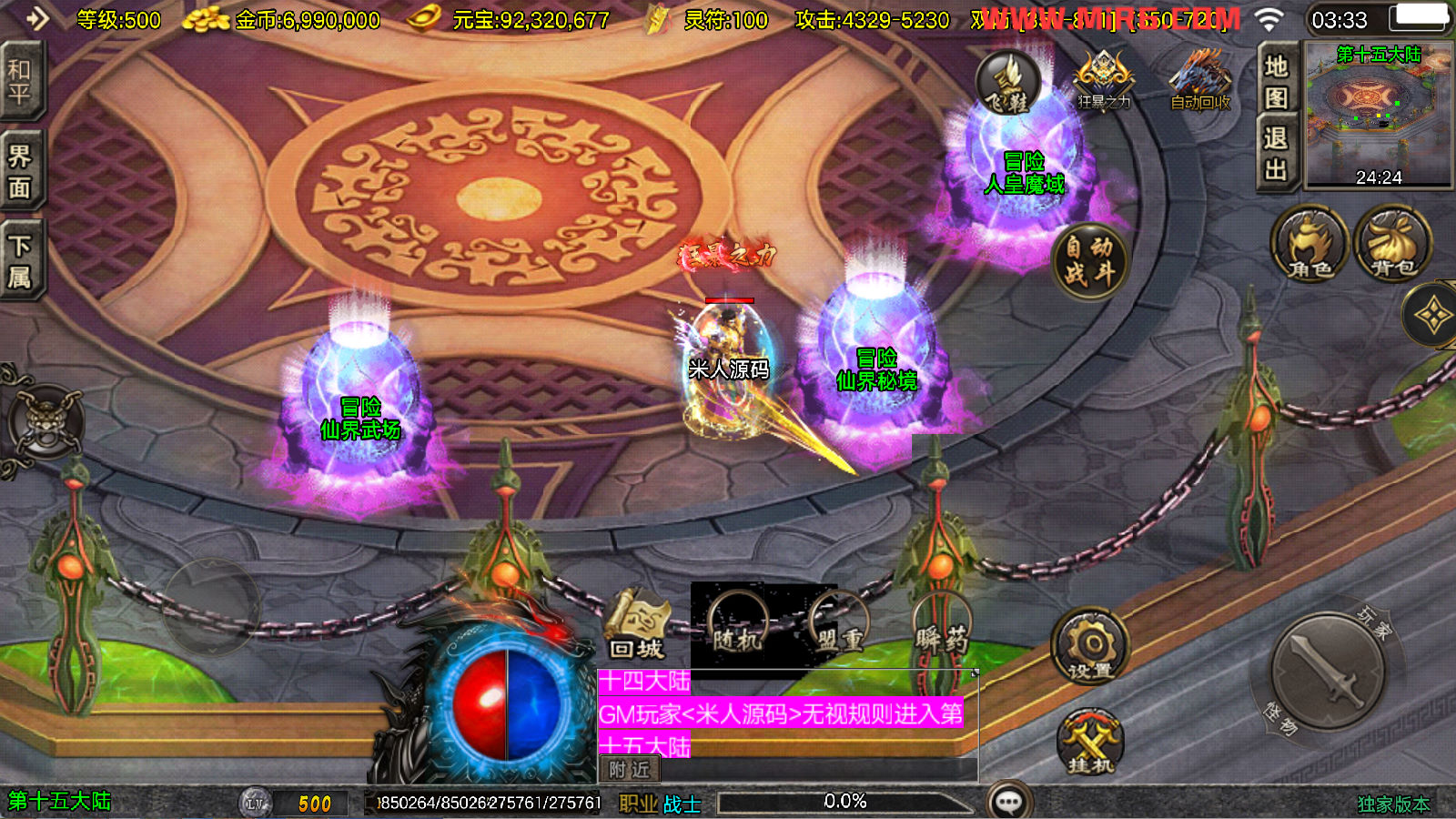Open the chat speech bubble button

pyautogui.click(x=1009, y=802)
